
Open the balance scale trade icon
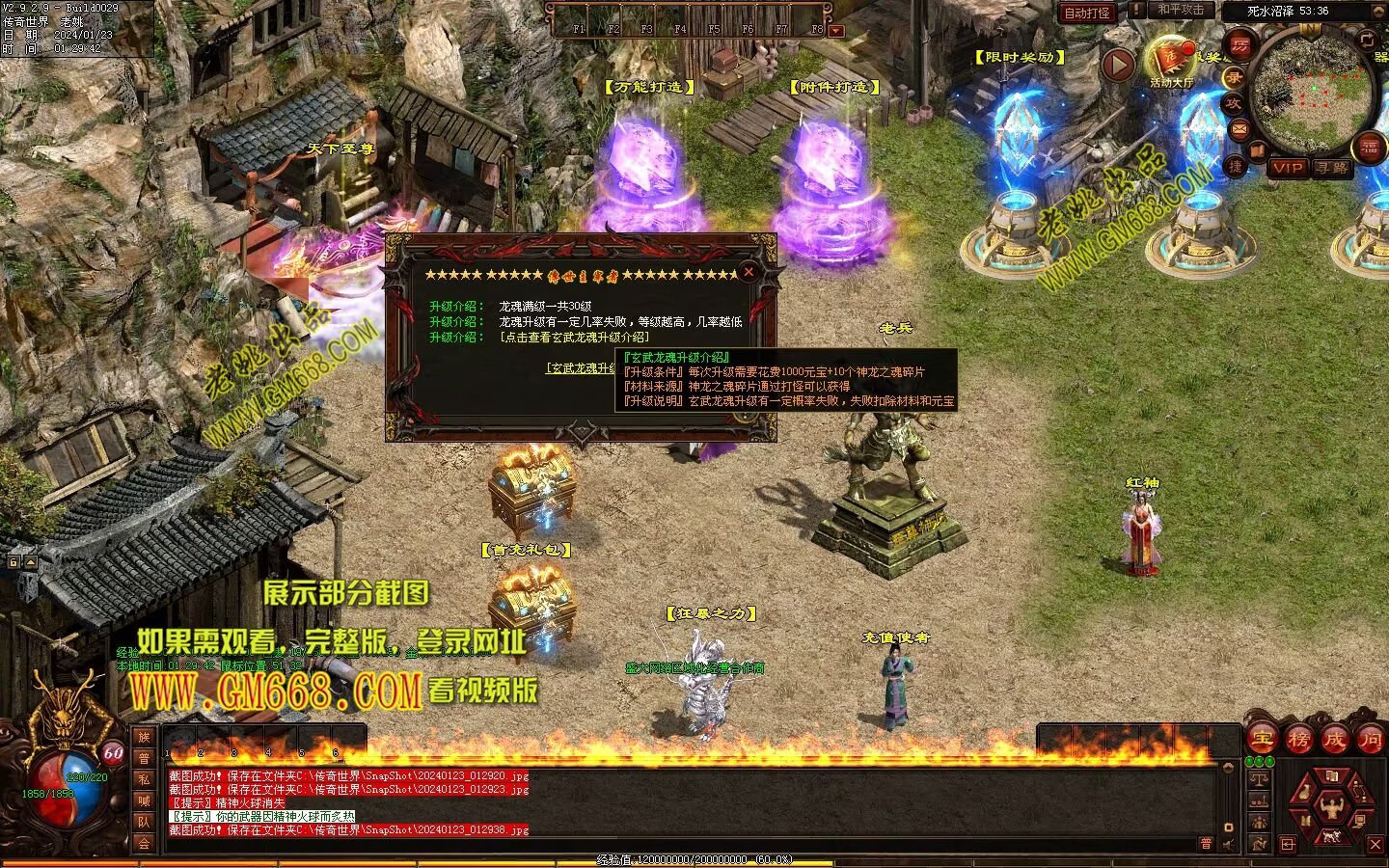[1258, 779]
